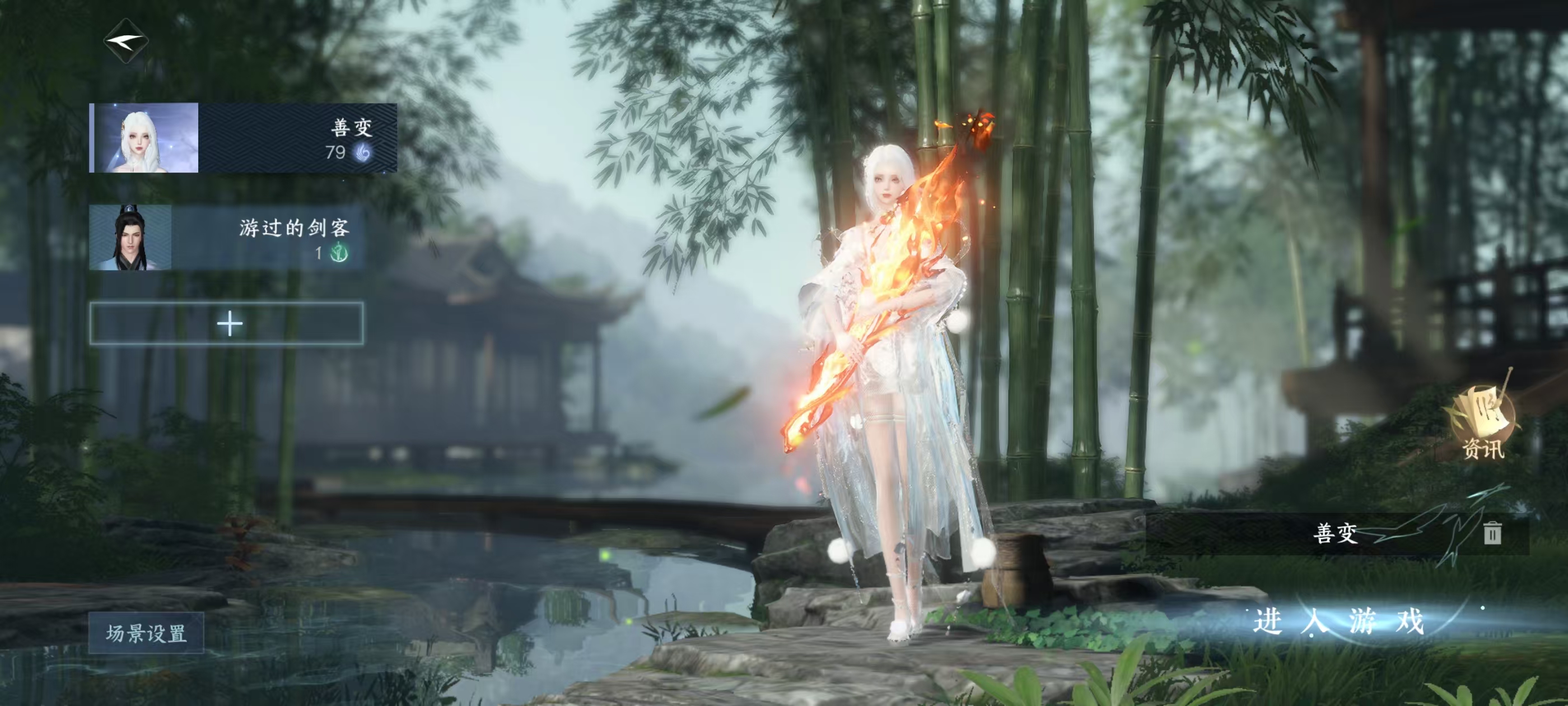
Task: Select the level 79 善变 character row
Action: (x=243, y=138)
